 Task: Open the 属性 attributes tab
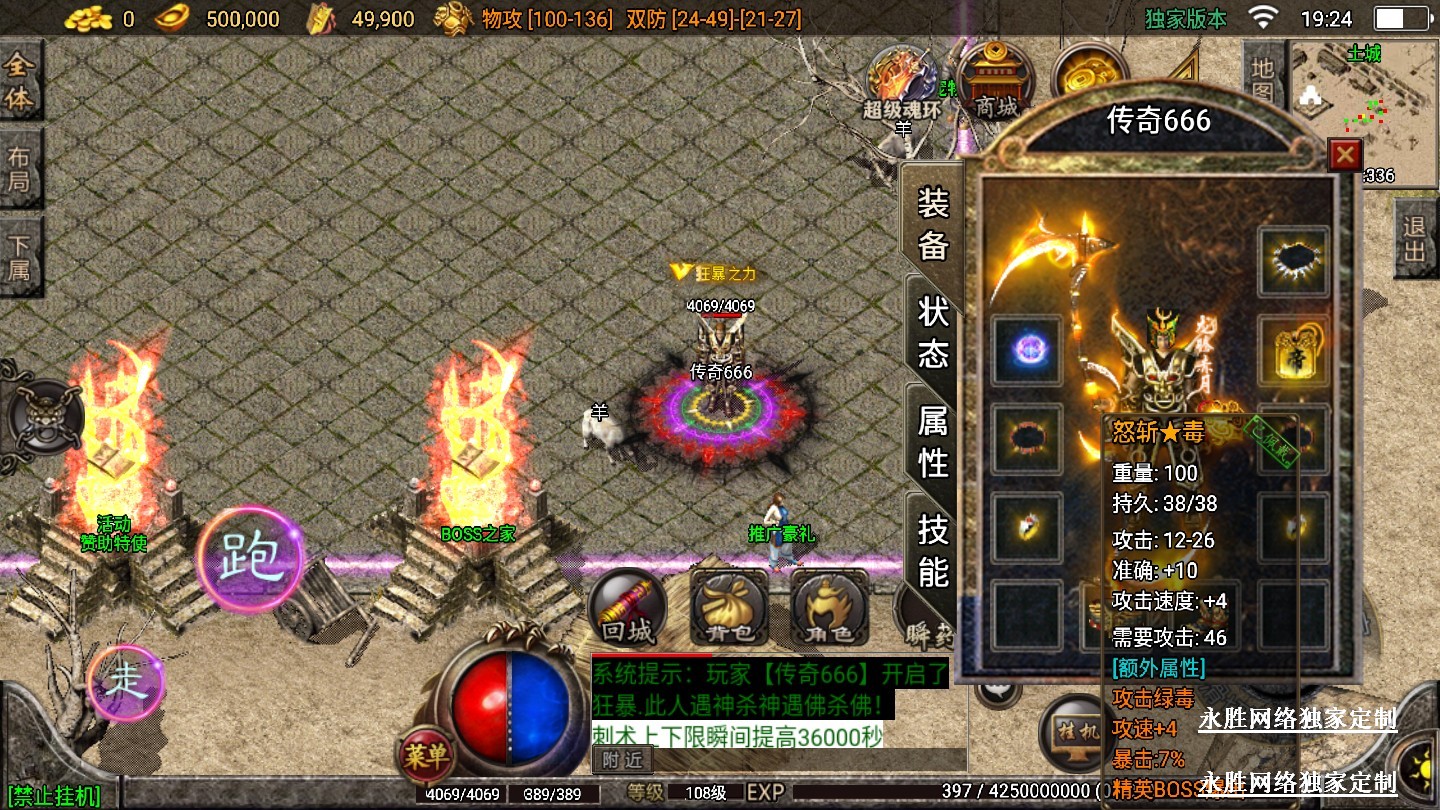[933, 441]
